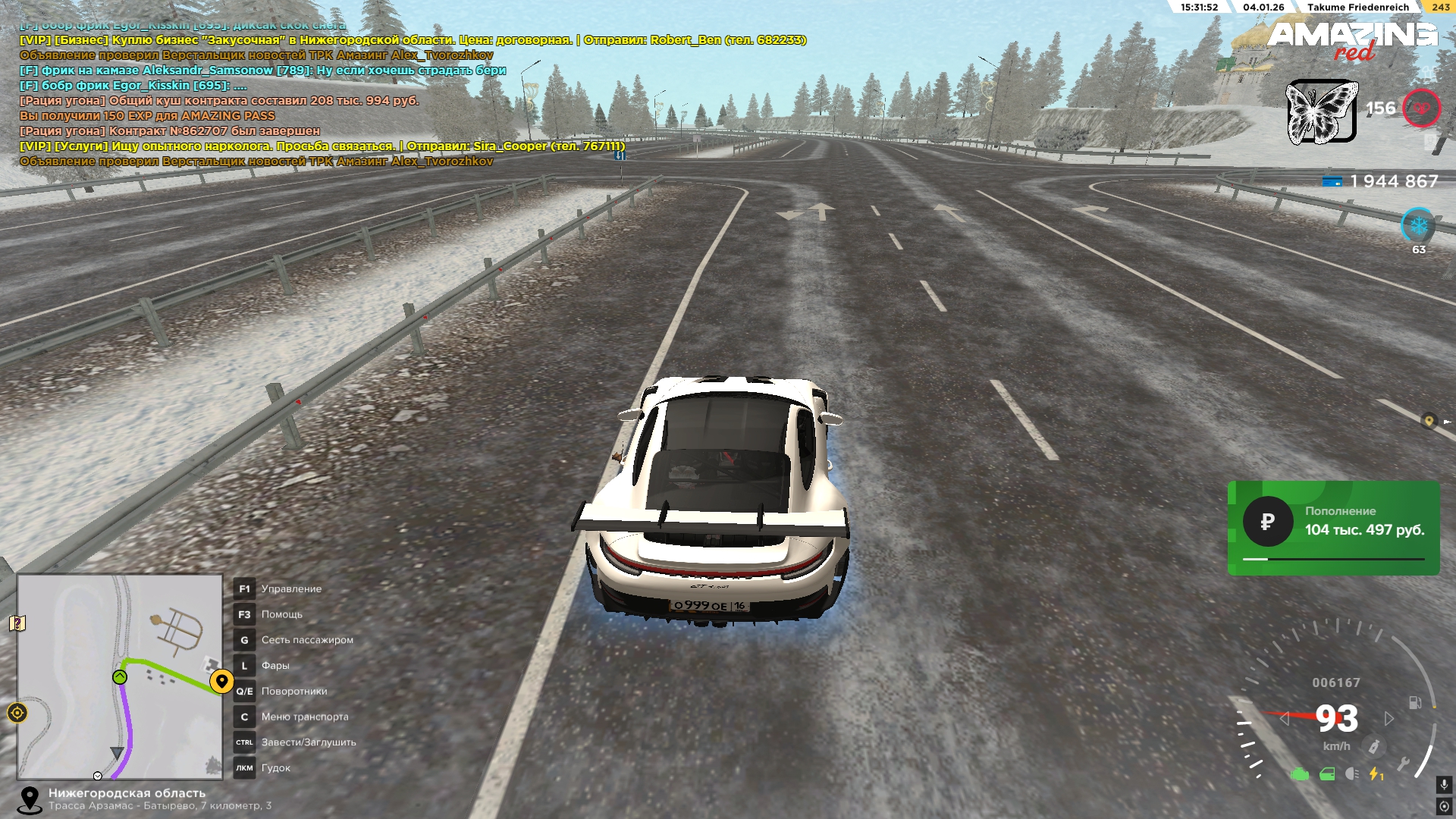Click the yellow lightning bolt icon

(1375, 774)
